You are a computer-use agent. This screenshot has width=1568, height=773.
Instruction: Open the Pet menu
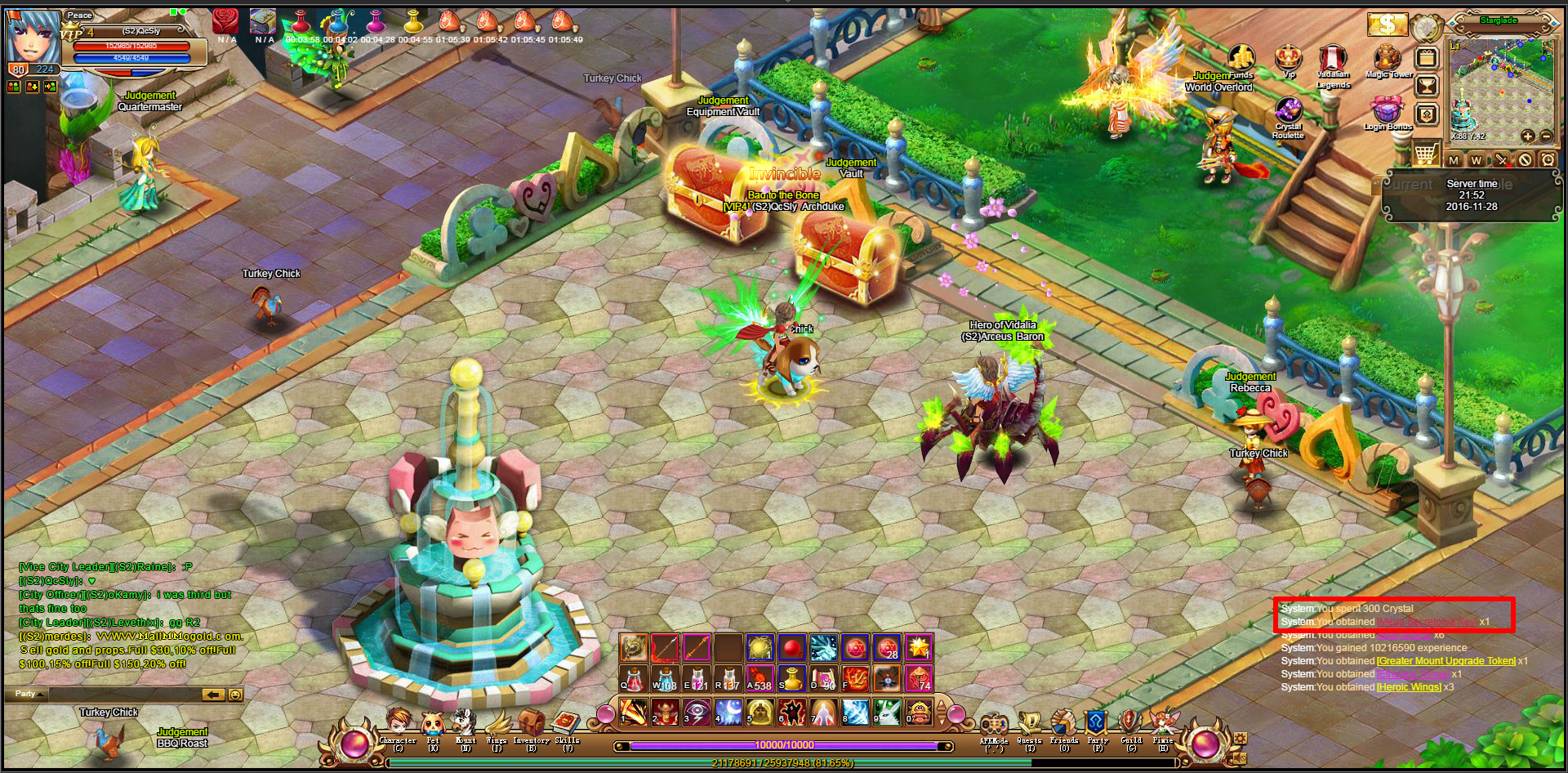point(433,725)
